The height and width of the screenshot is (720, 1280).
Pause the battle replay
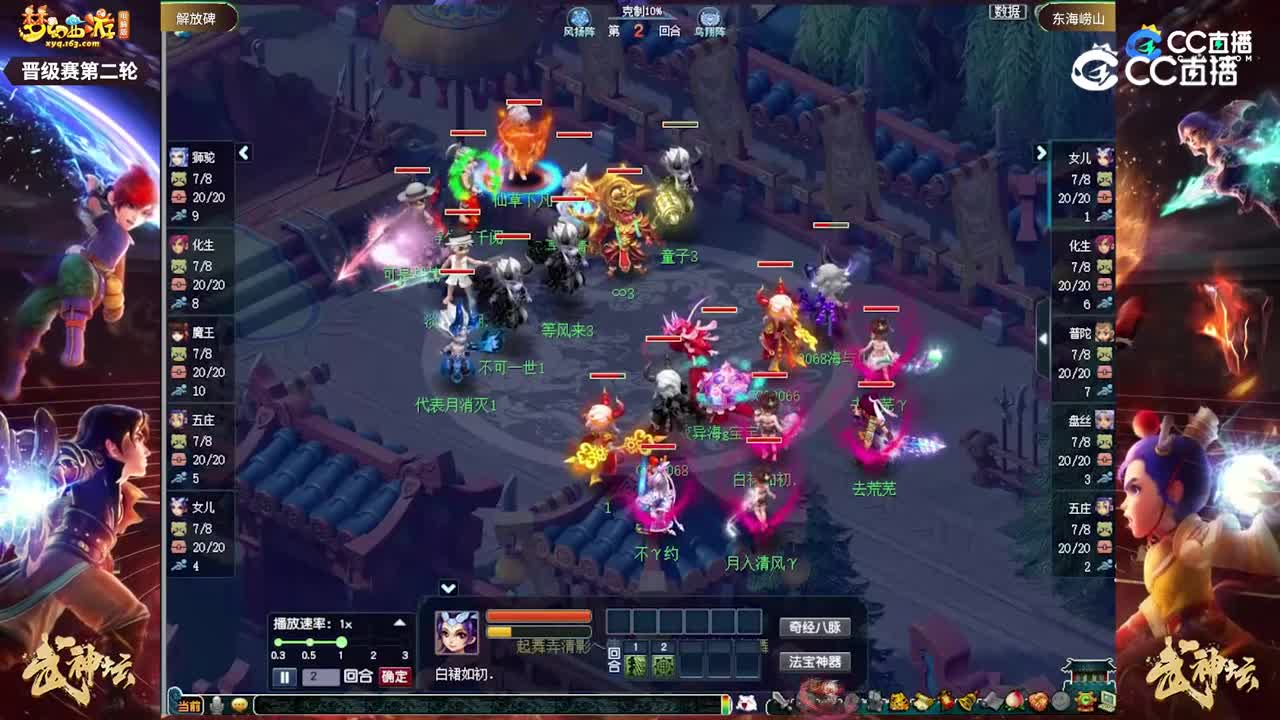284,676
